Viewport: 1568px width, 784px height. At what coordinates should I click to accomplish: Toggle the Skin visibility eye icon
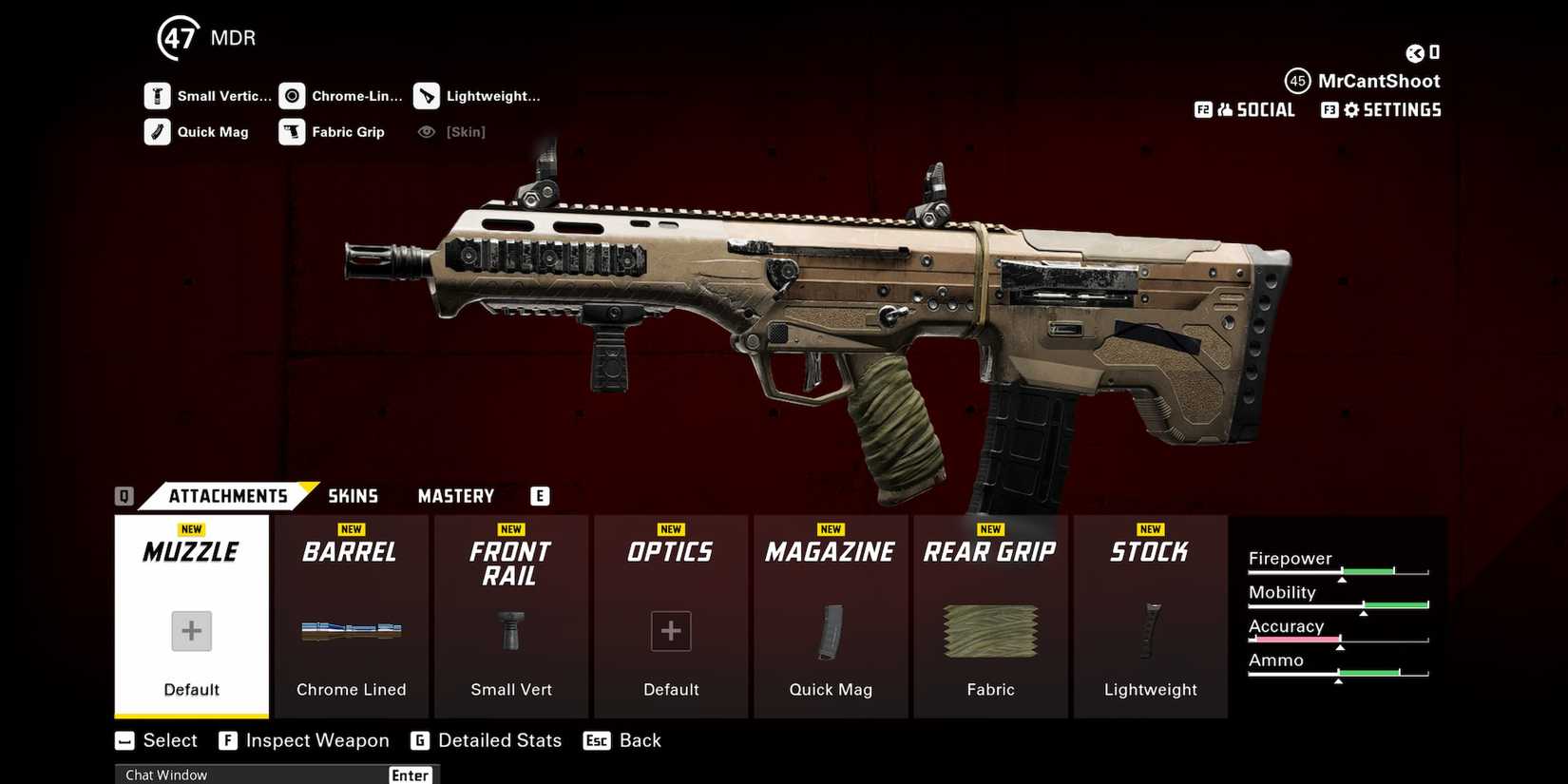click(x=426, y=131)
